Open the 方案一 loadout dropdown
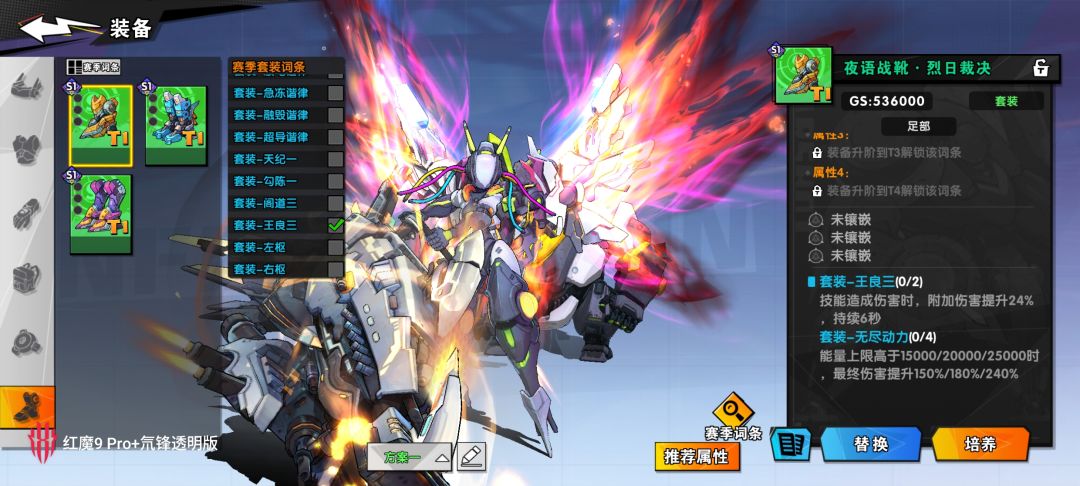The height and width of the screenshot is (486, 1080). [x=416, y=457]
